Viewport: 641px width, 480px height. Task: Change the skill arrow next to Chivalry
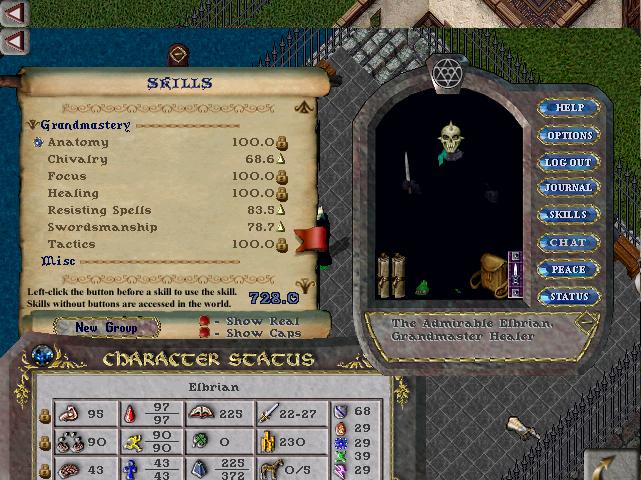click(x=282, y=160)
